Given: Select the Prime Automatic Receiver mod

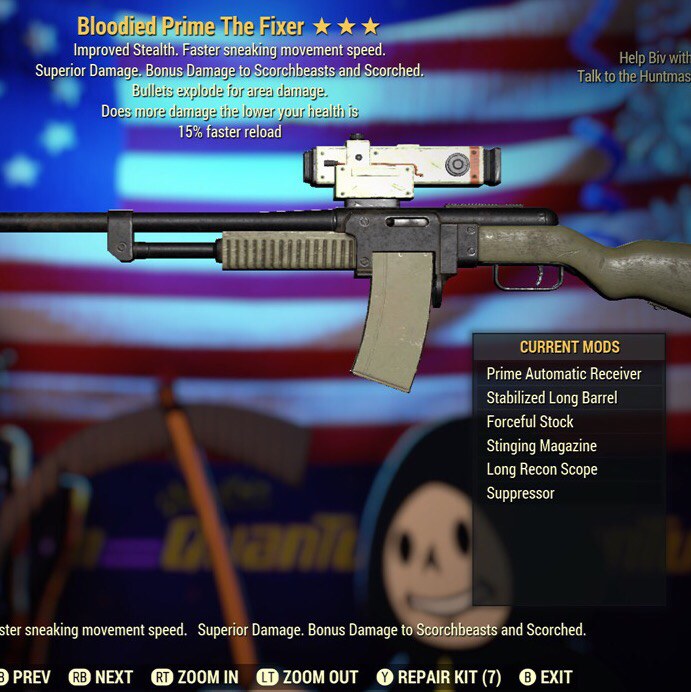Looking at the screenshot, I should (x=564, y=374).
